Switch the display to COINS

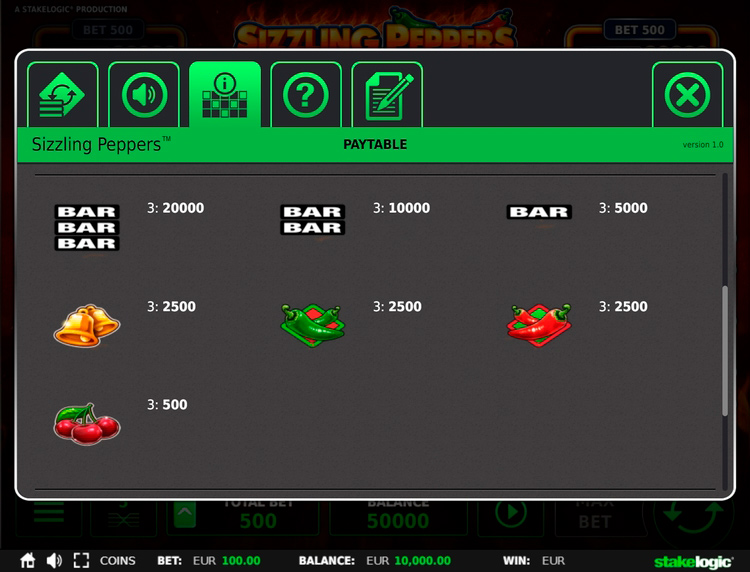(x=118, y=561)
